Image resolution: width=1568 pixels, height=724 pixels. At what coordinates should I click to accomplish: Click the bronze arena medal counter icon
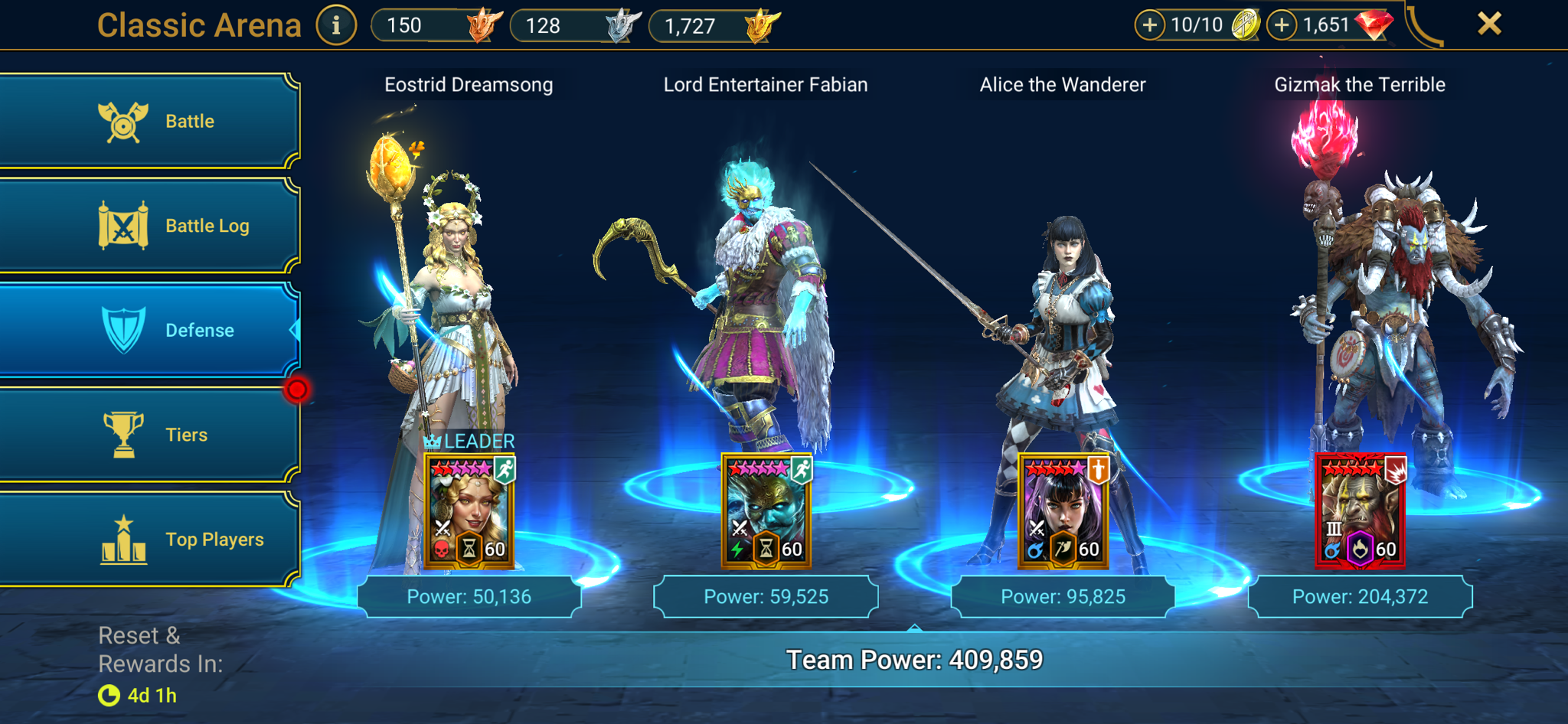coord(484,24)
